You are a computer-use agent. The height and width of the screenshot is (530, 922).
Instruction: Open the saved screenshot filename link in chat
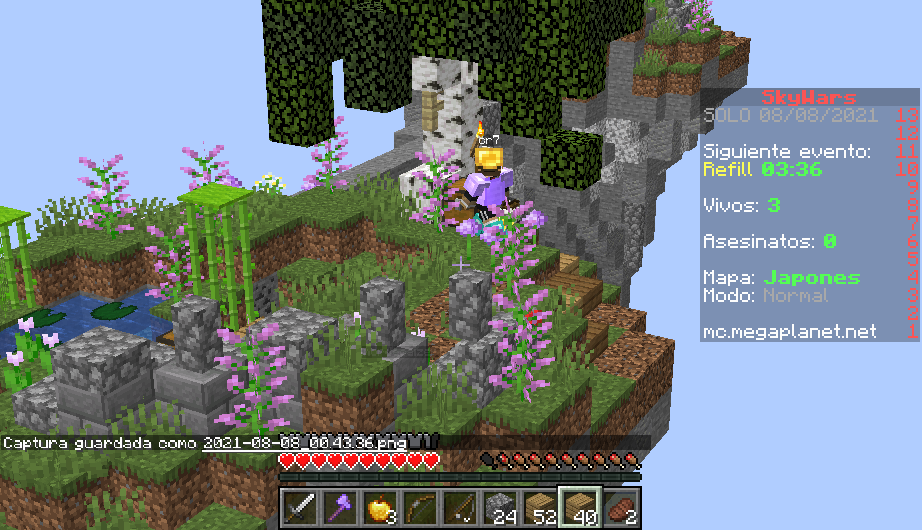[309, 441]
